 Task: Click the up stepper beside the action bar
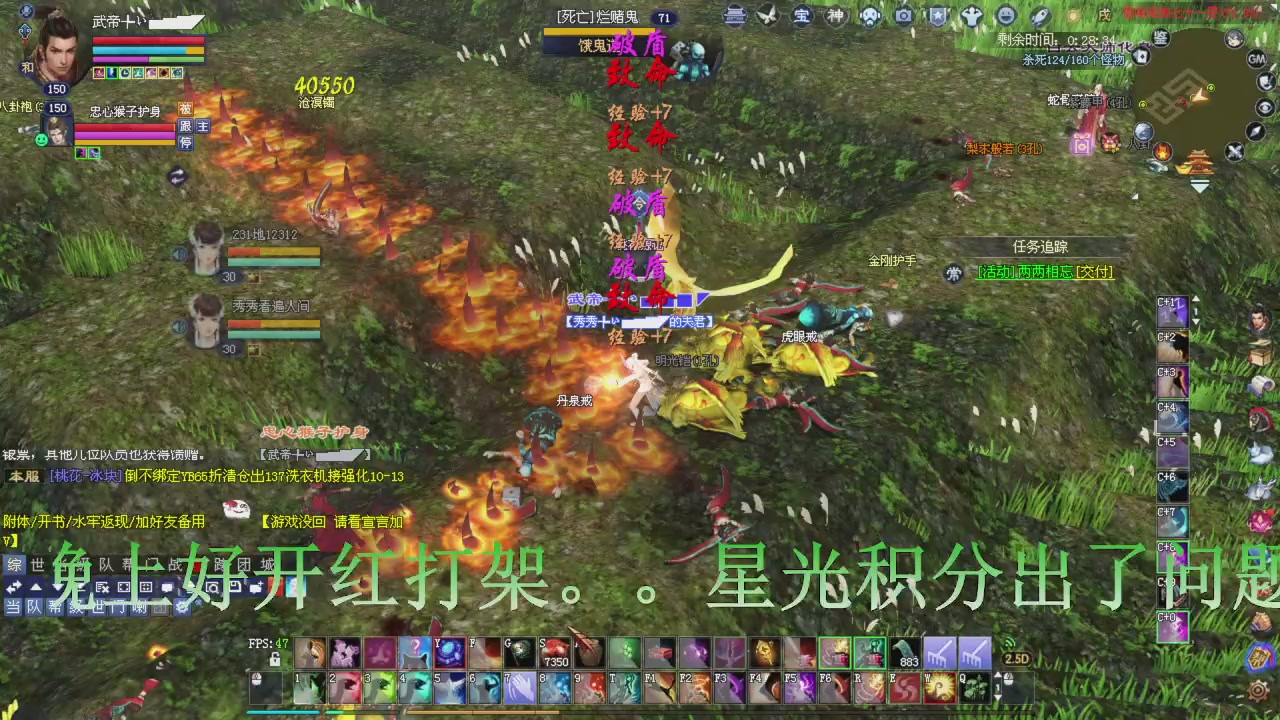(1000, 676)
